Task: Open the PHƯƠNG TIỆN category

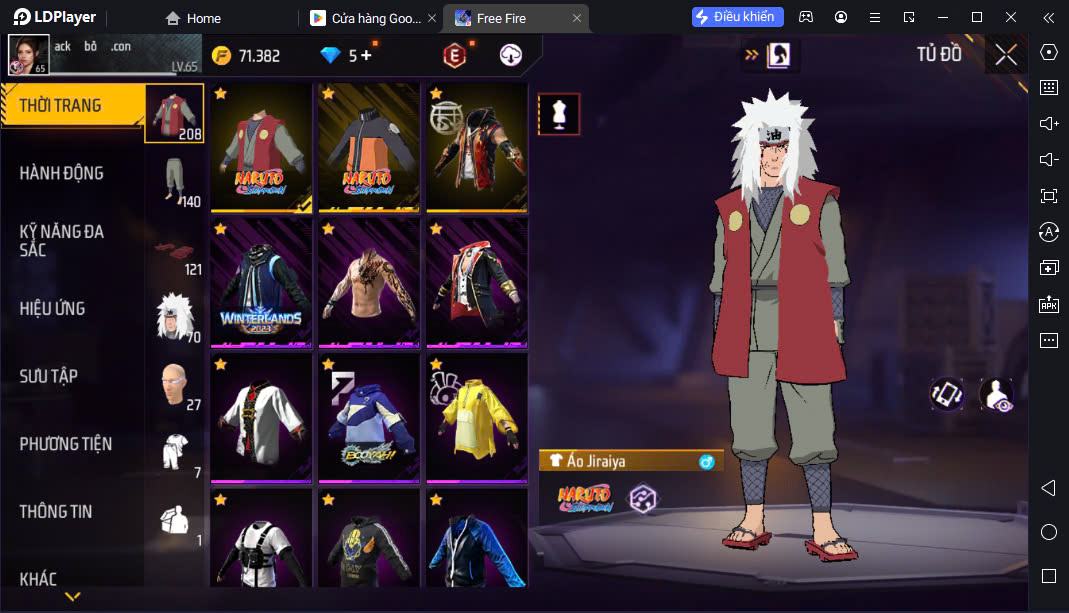Action: coord(66,443)
